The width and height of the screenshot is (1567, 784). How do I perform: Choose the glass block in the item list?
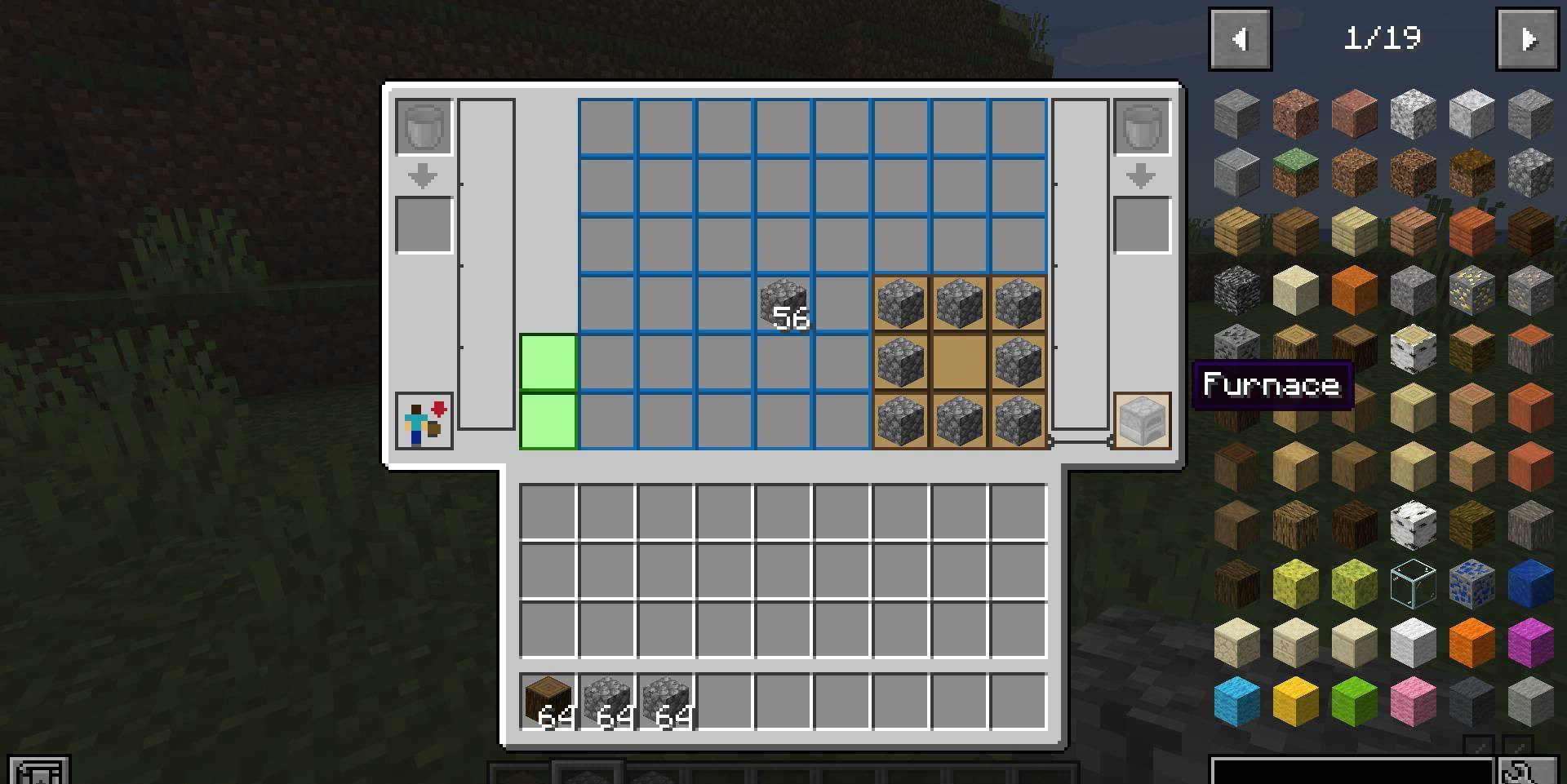(x=1413, y=583)
